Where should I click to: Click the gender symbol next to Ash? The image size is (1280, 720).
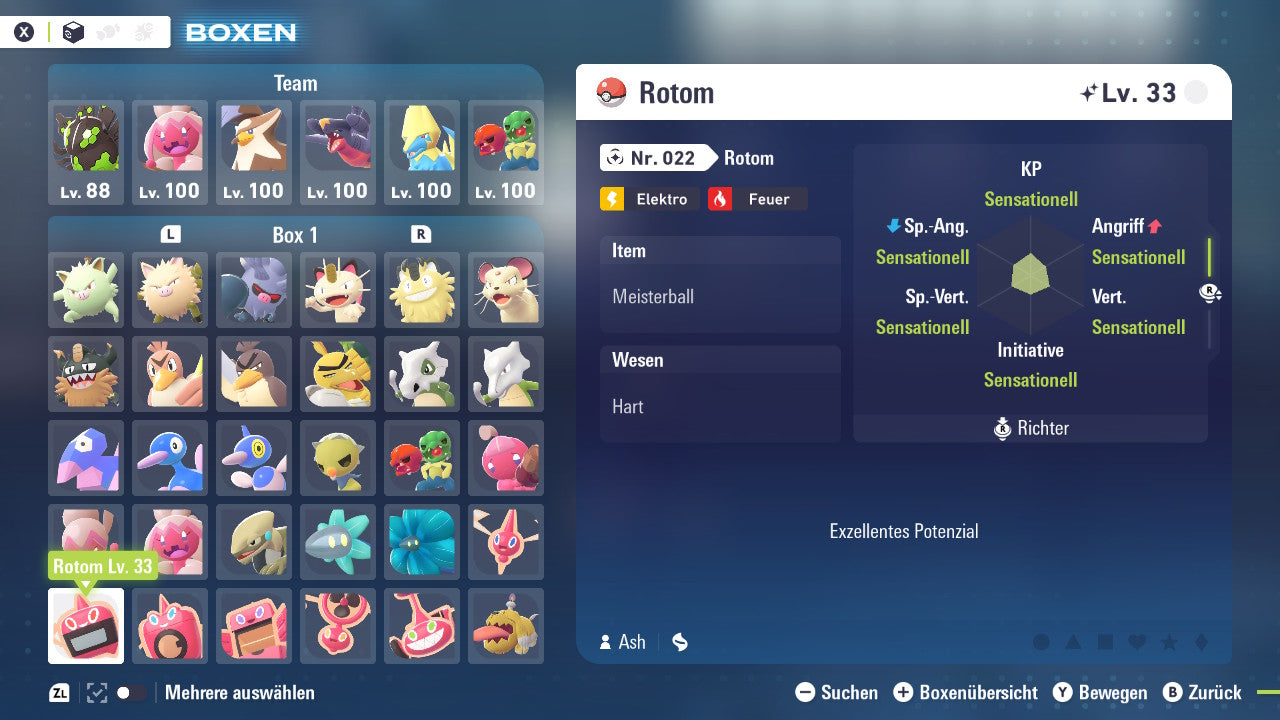[x=679, y=642]
